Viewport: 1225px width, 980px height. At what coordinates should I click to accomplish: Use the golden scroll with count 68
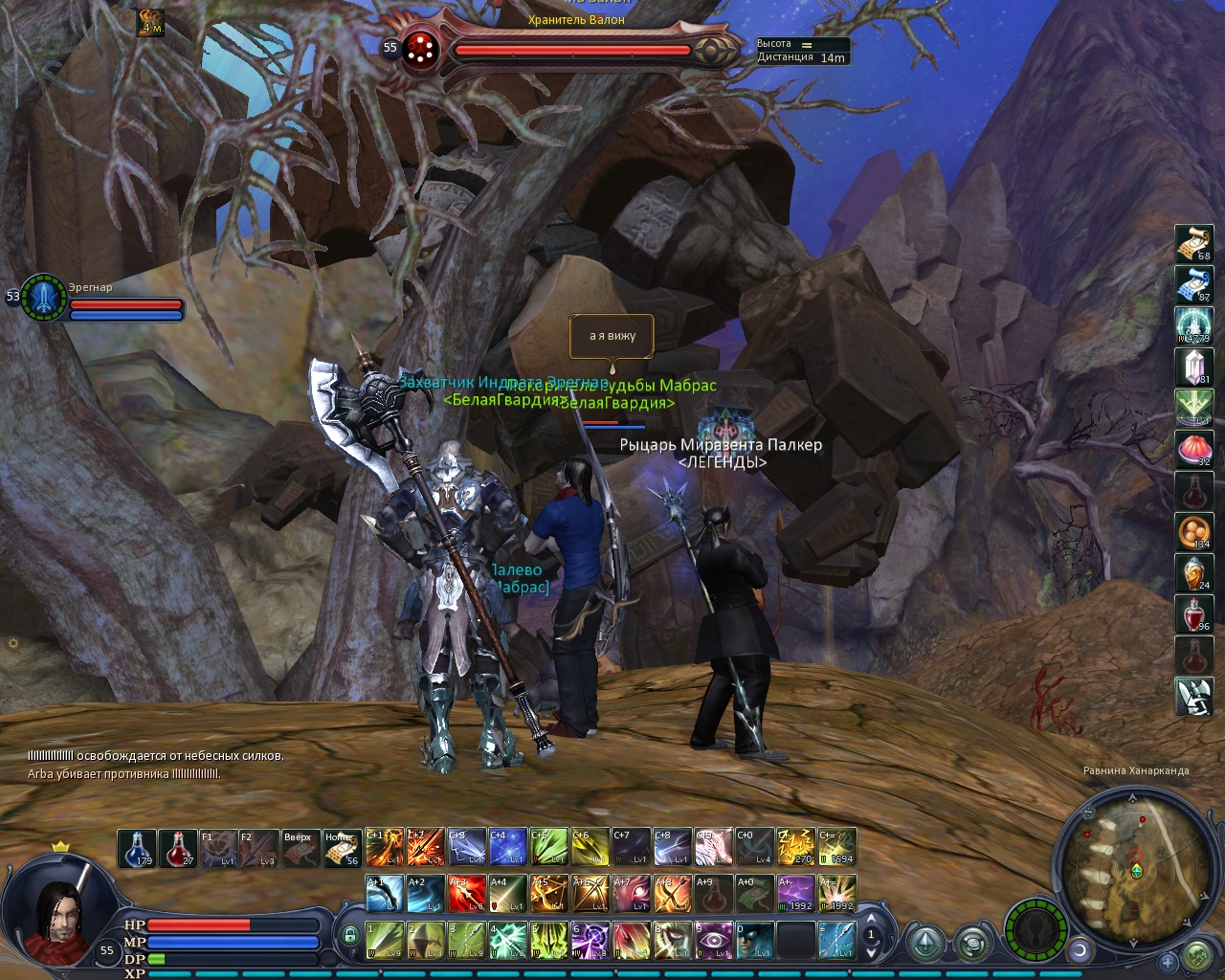(1193, 243)
